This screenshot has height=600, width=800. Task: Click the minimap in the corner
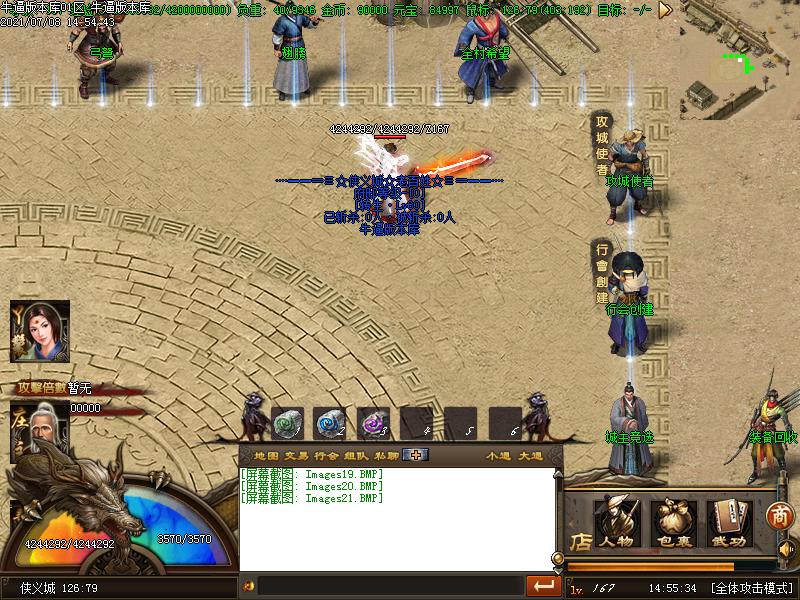740,60
